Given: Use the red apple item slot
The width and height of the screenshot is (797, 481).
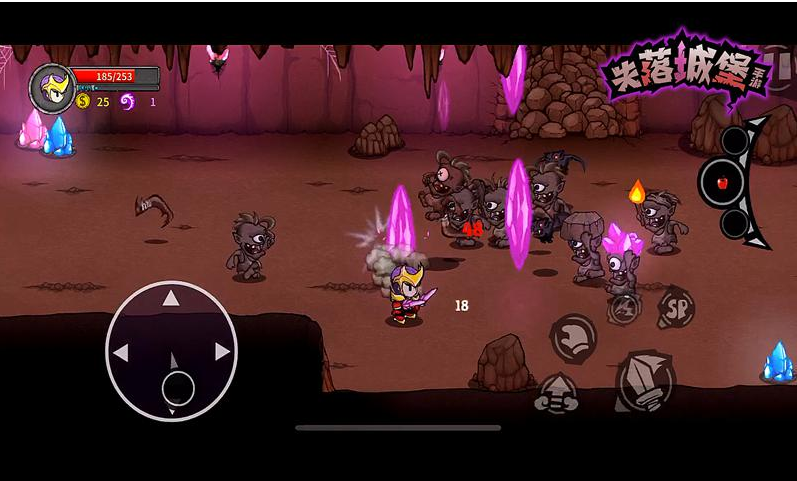Looking at the screenshot, I should (723, 183).
